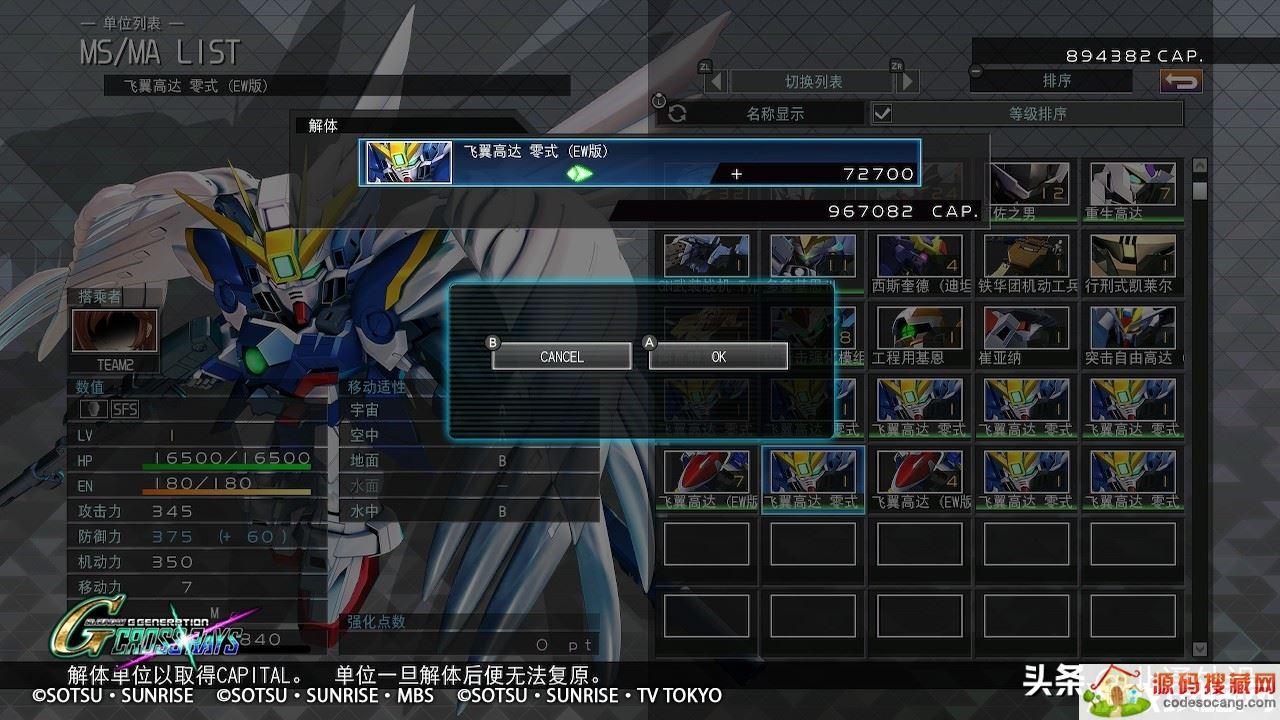This screenshot has height=720, width=1280.
Task: Choose CANCEL in the confirmation dialog
Action: click(561, 356)
